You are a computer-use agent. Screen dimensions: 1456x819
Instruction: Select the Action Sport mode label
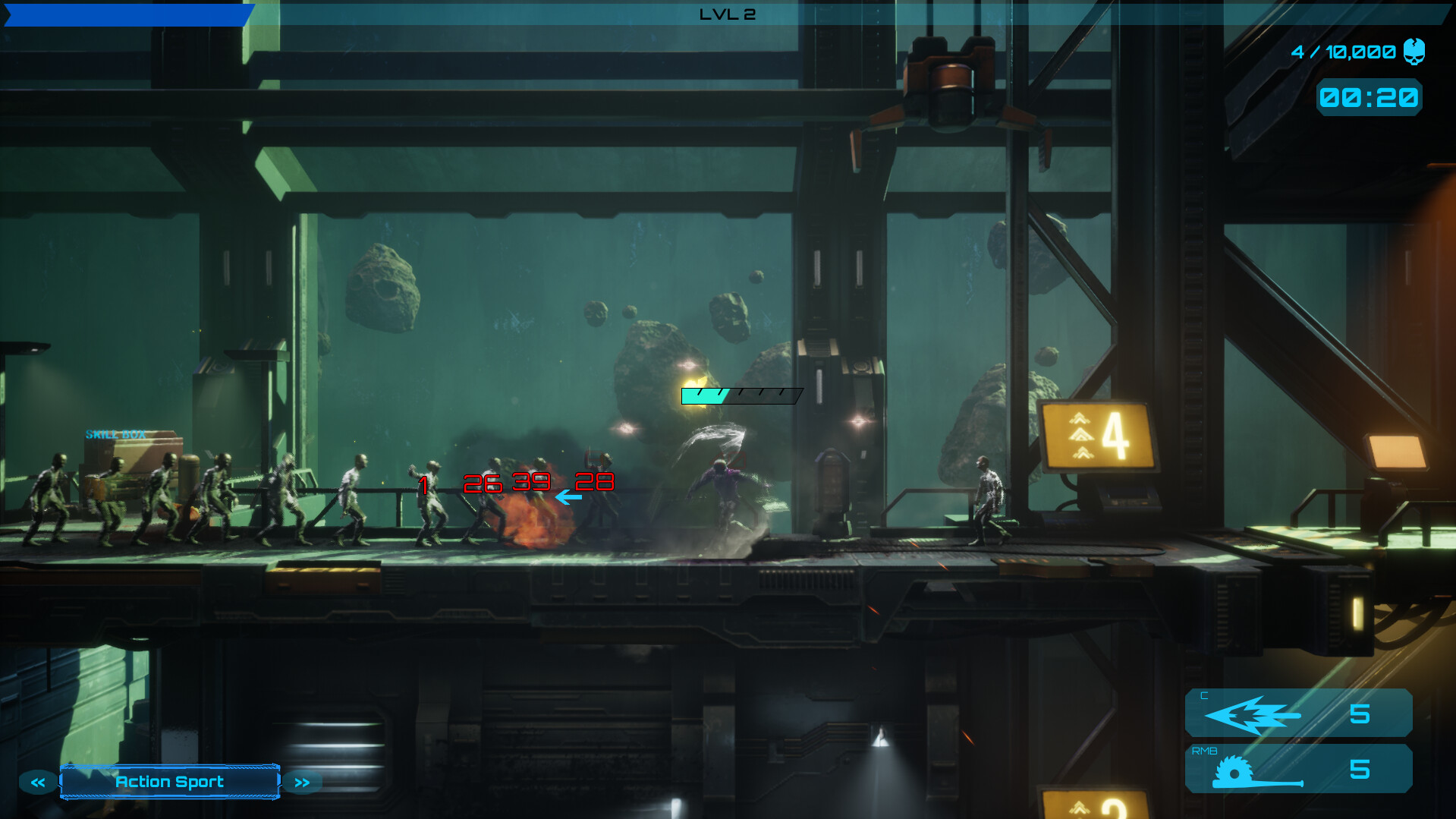(168, 782)
